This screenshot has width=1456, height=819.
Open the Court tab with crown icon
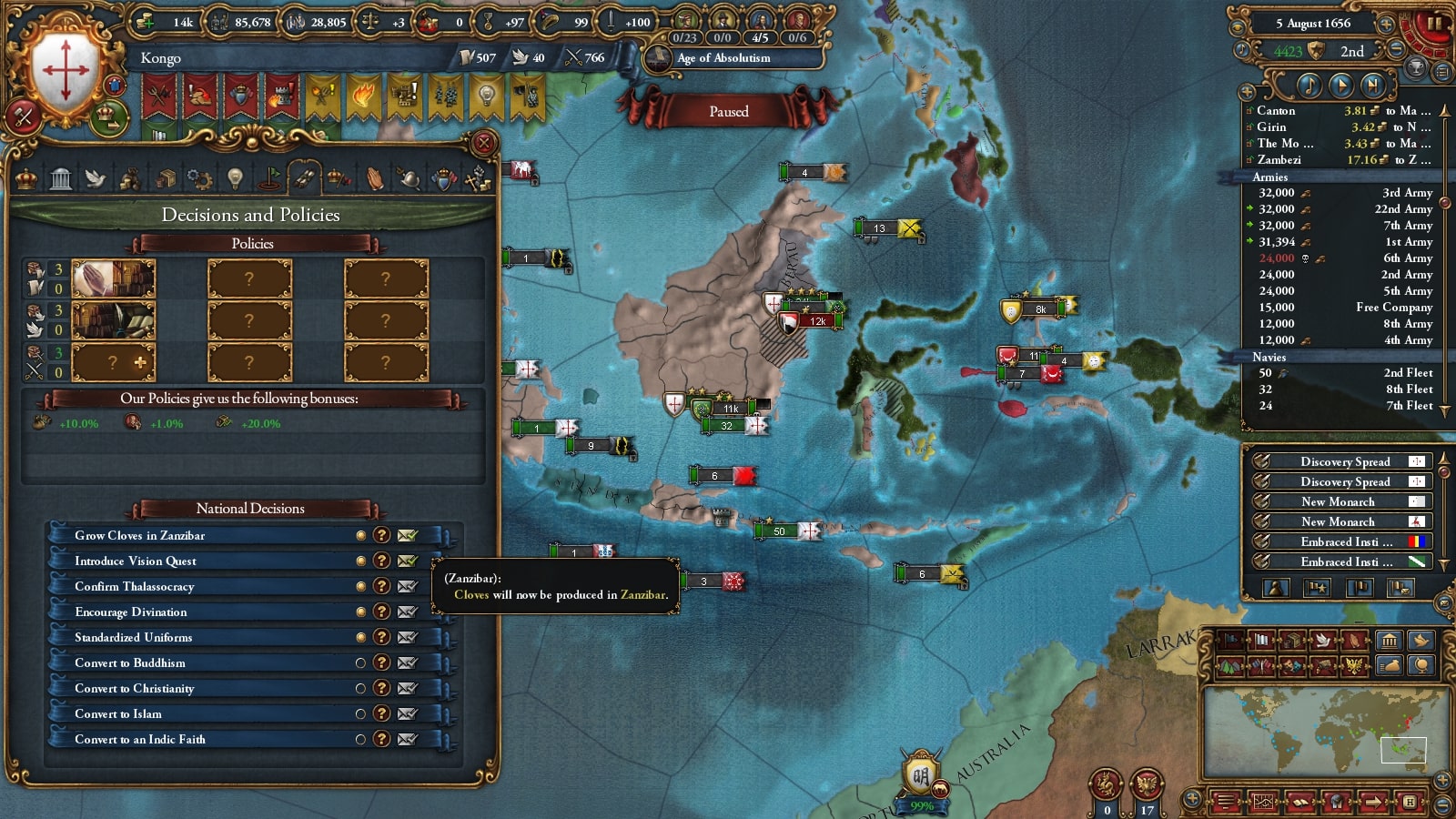[26, 179]
